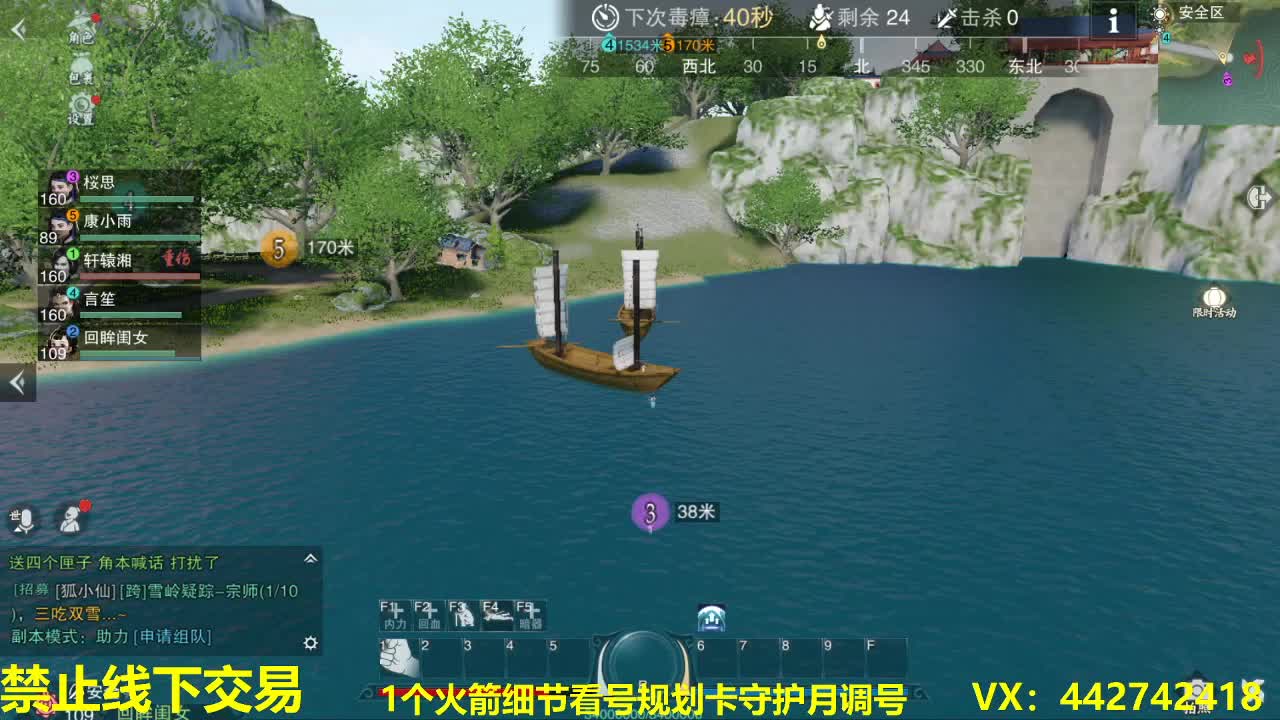Collapse the team list side arrow
The image size is (1280, 720).
click(16, 380)
